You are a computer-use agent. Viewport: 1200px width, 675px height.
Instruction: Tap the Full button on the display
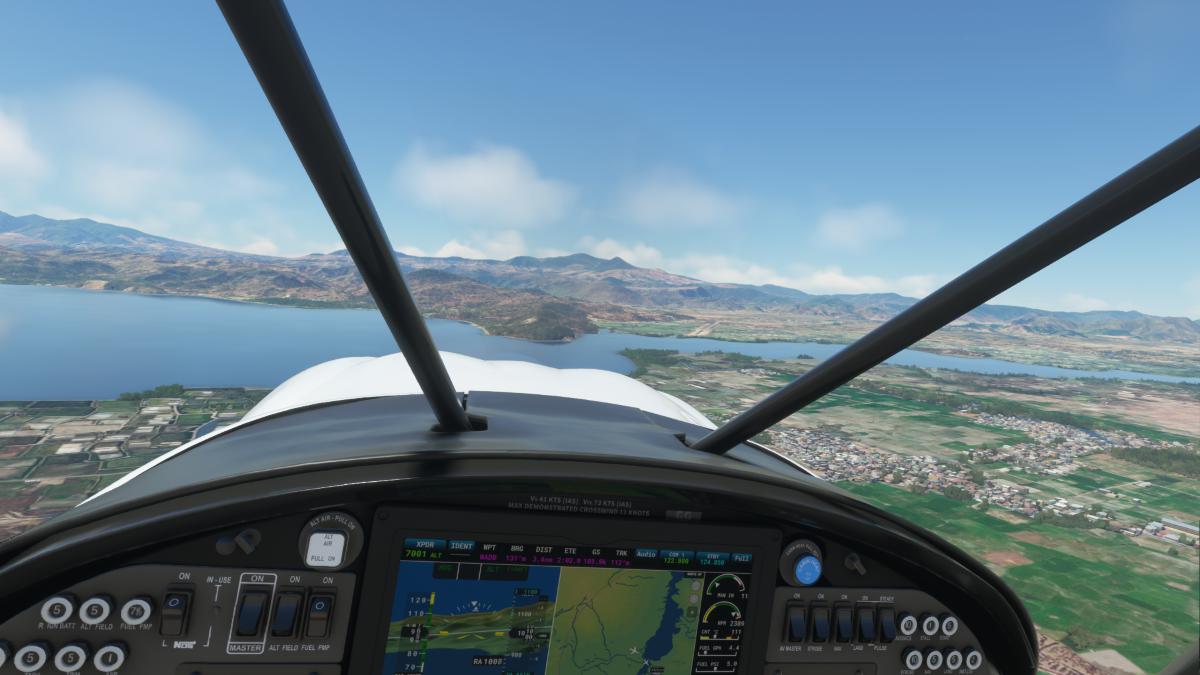pyautogui.click(x=741, y=557)
